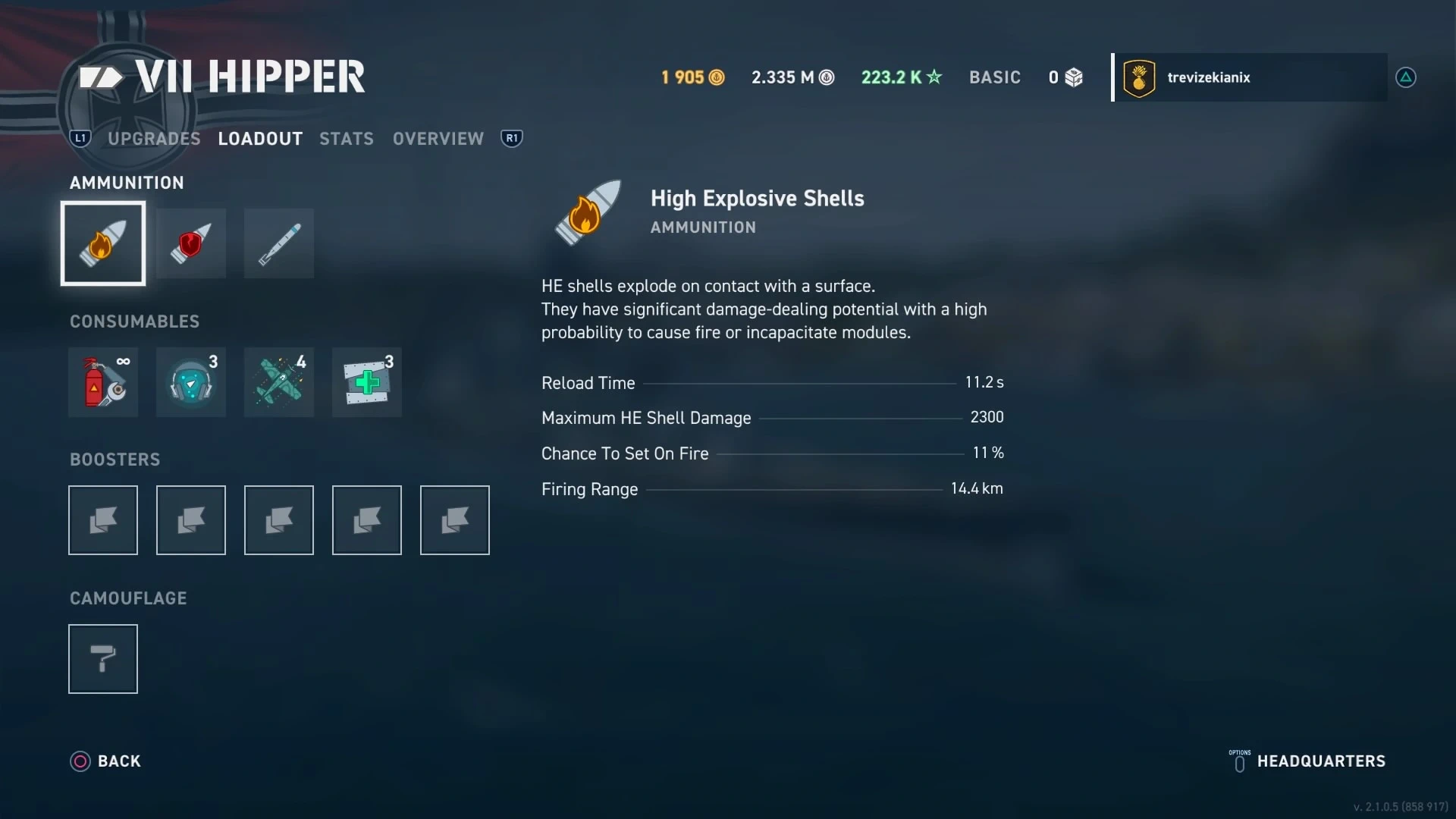
Task: Select the headphones sonar consumable
Action: (191, 382)
